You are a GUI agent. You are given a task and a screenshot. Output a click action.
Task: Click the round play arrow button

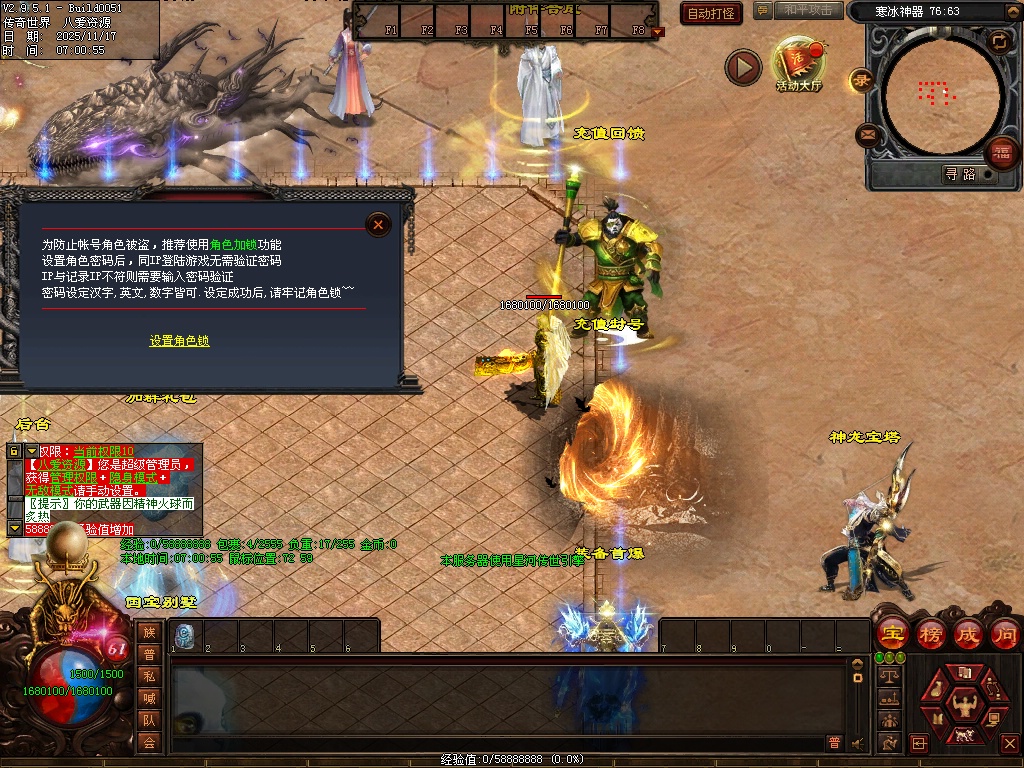click(x=743, y=67)
